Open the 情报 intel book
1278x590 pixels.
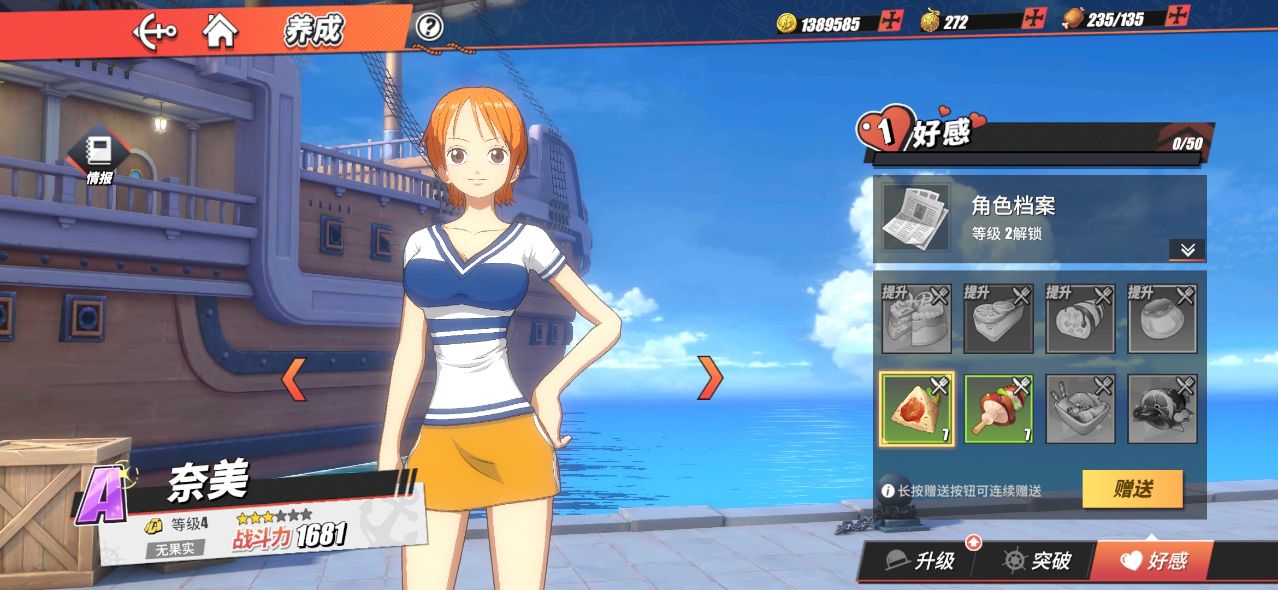coord(99,157)
